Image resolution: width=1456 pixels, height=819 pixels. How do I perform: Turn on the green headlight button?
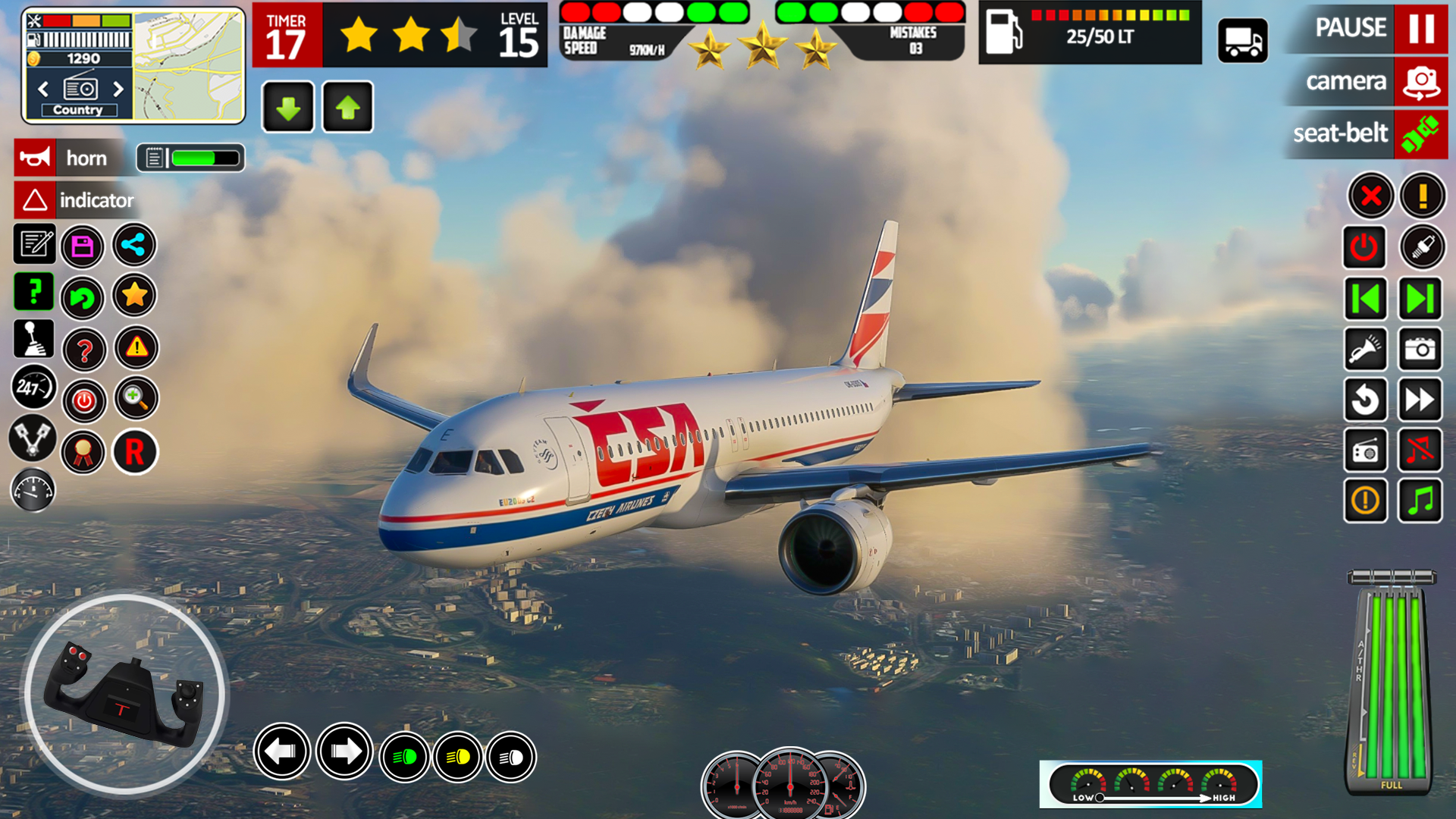click(405, 757)
